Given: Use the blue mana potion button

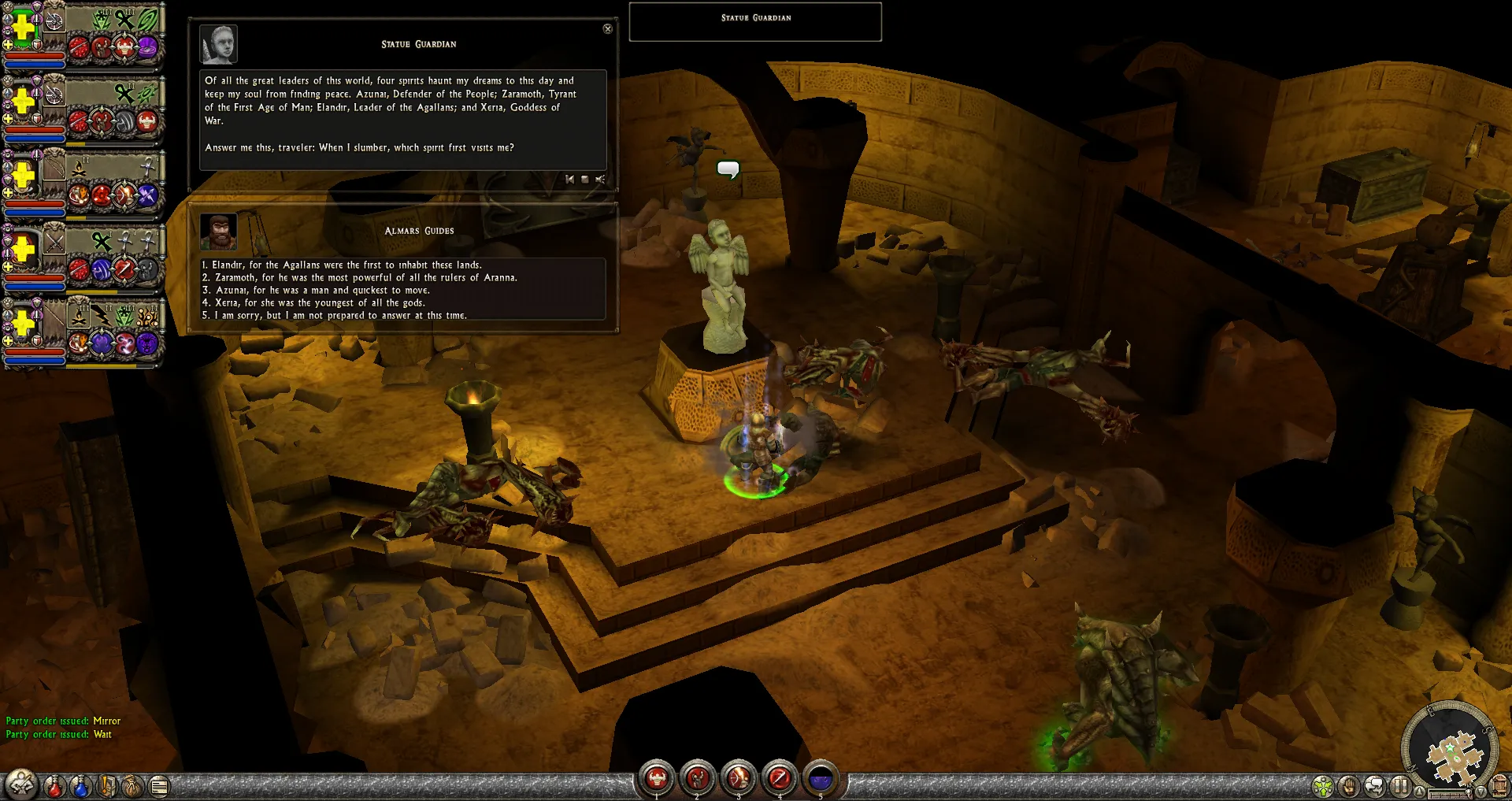Looking at the screenshot, I should tap(80, 786).
